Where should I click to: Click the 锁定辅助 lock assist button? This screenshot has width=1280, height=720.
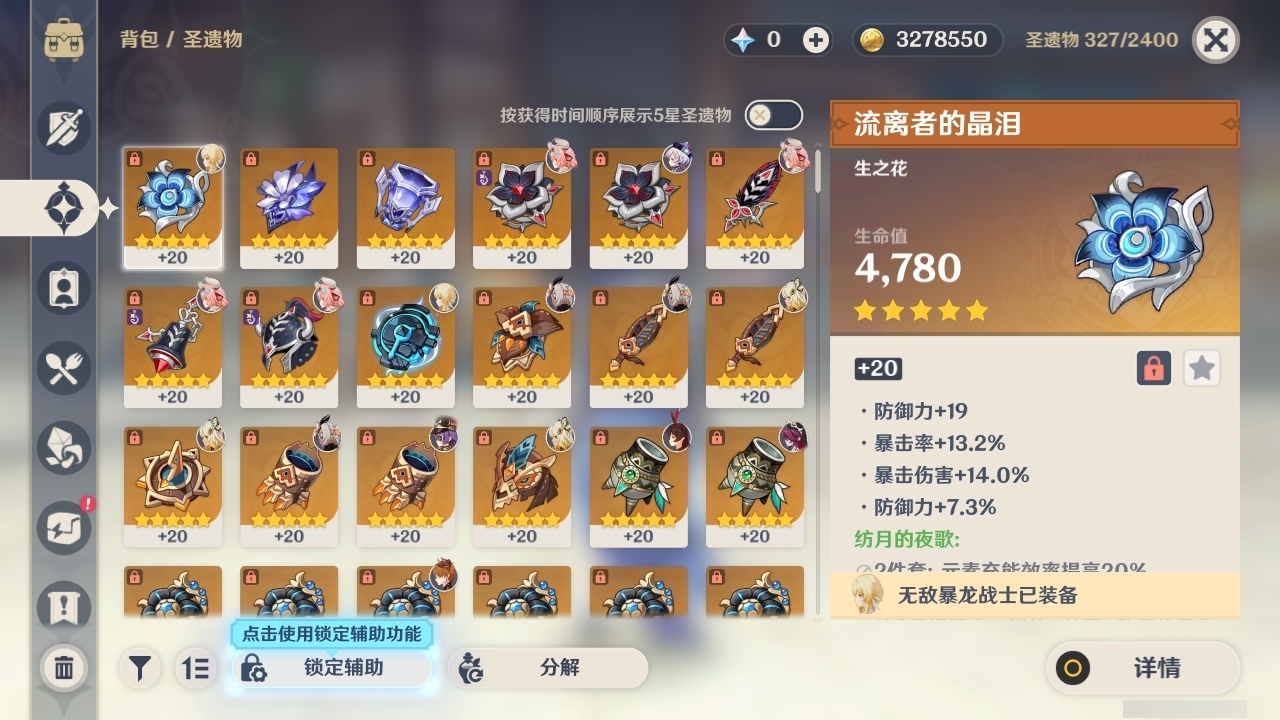(330, 668)
